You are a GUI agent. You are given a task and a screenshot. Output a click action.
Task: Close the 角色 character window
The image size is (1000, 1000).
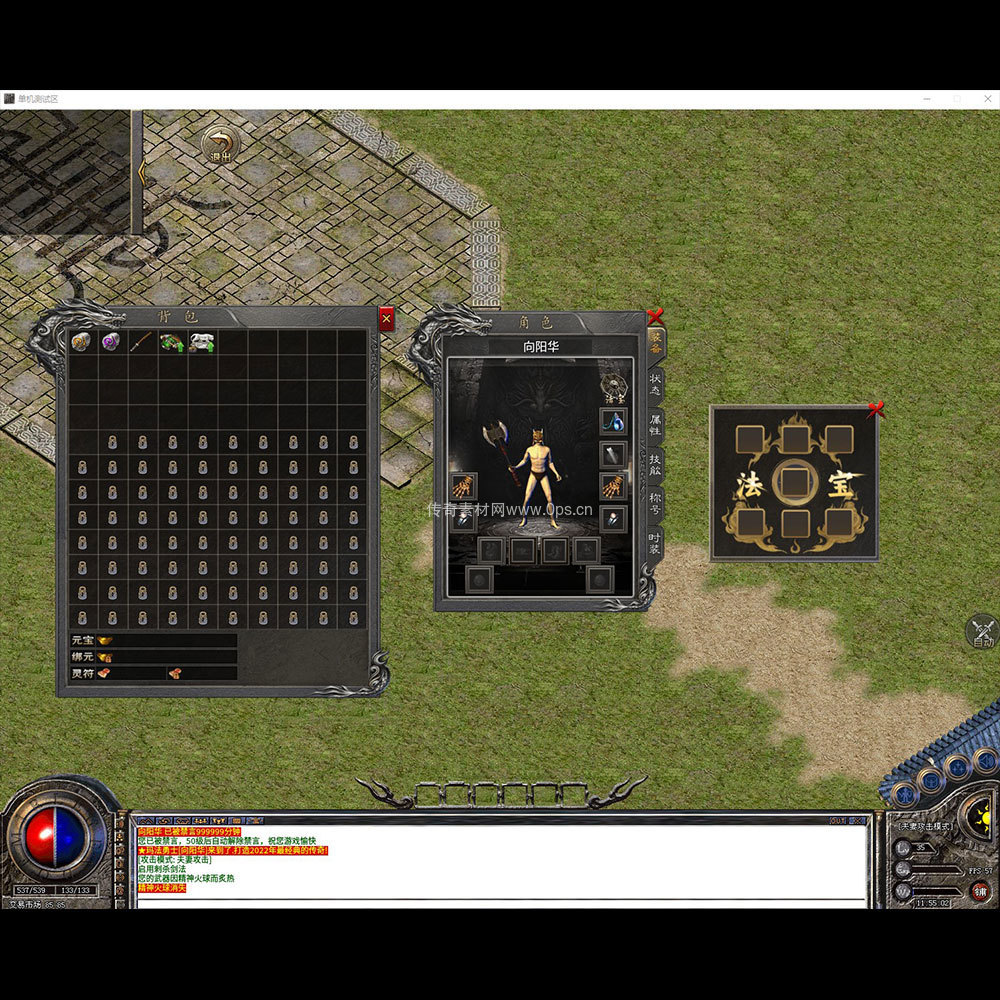pyautogui.click(x=655, y=317)
